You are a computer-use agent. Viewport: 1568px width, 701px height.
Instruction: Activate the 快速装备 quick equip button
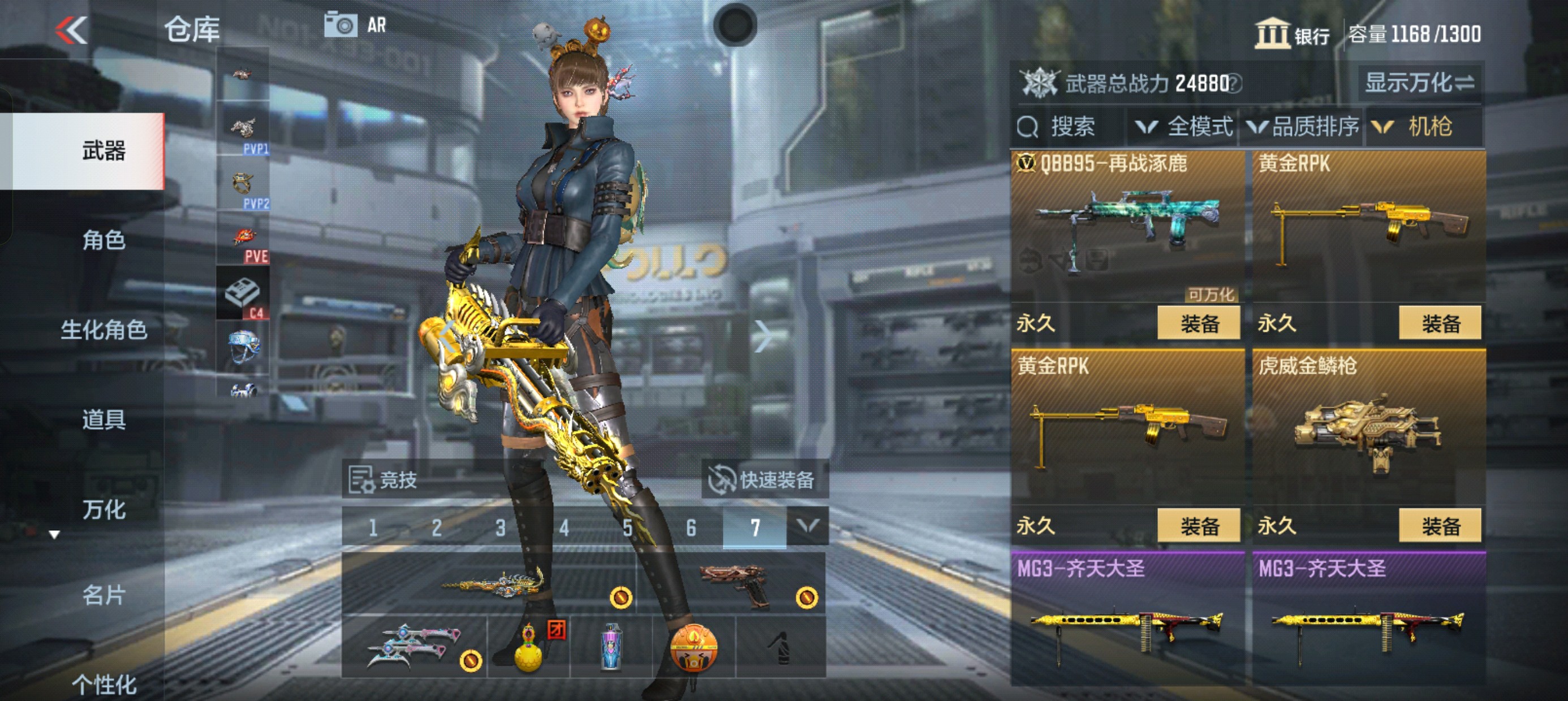tap(763, 480)
